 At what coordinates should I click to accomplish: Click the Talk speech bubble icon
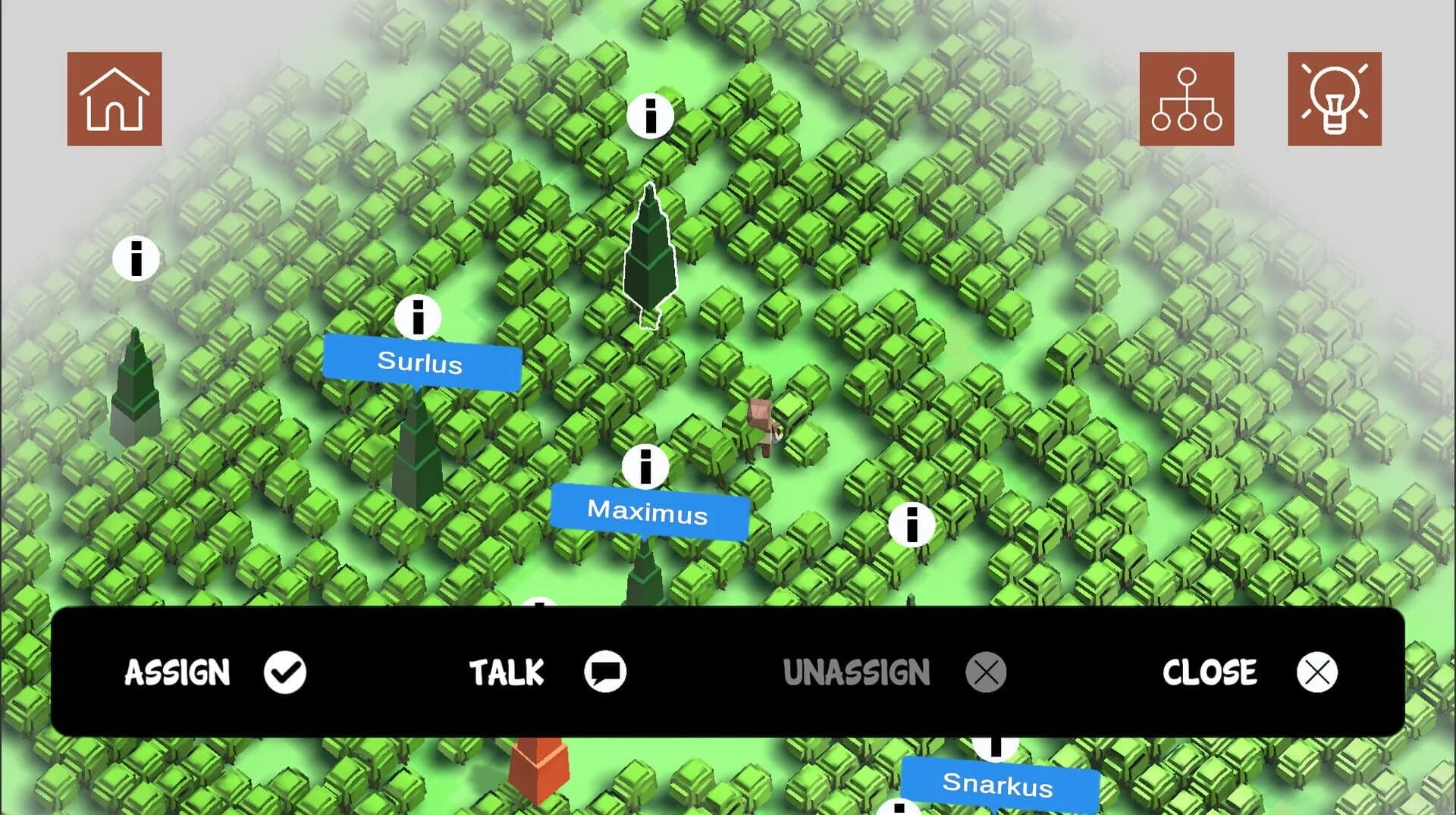[606, 672]
